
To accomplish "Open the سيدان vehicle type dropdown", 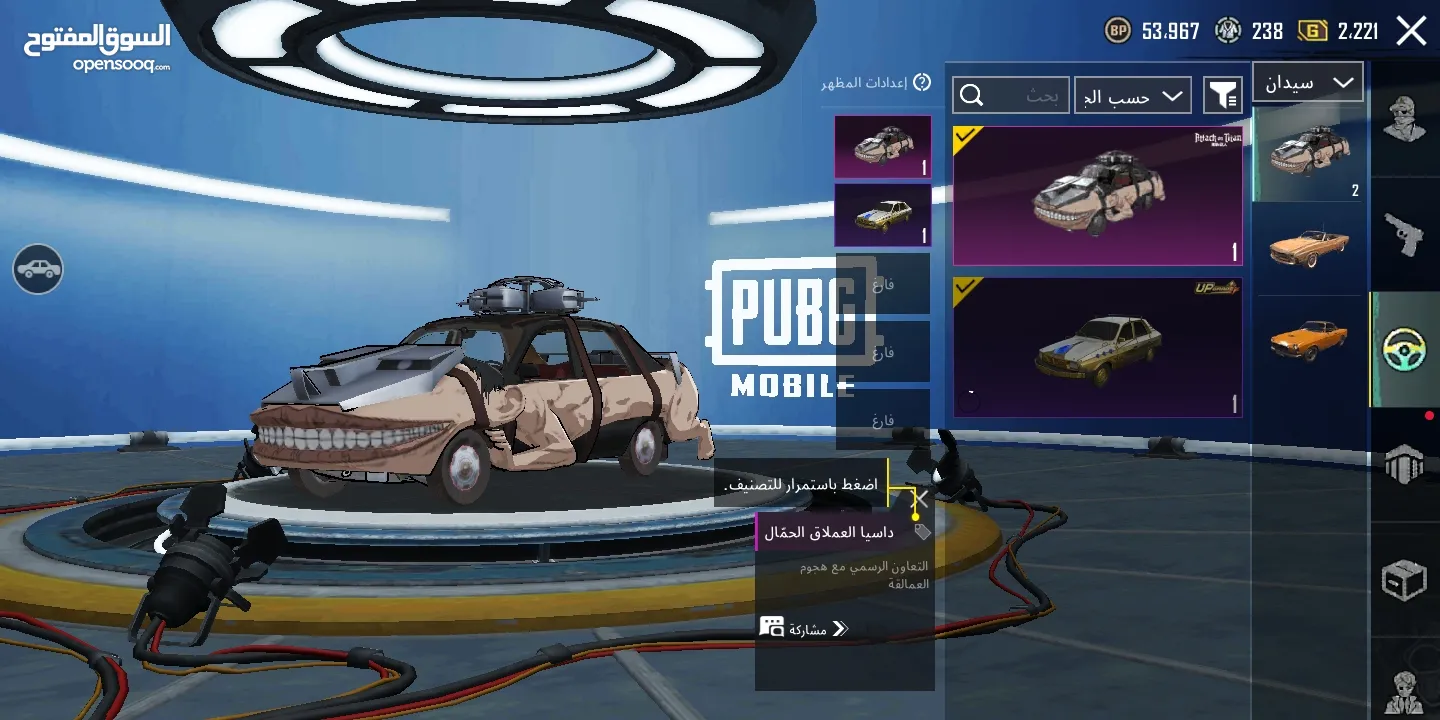I will click(x=1307, y=82).
